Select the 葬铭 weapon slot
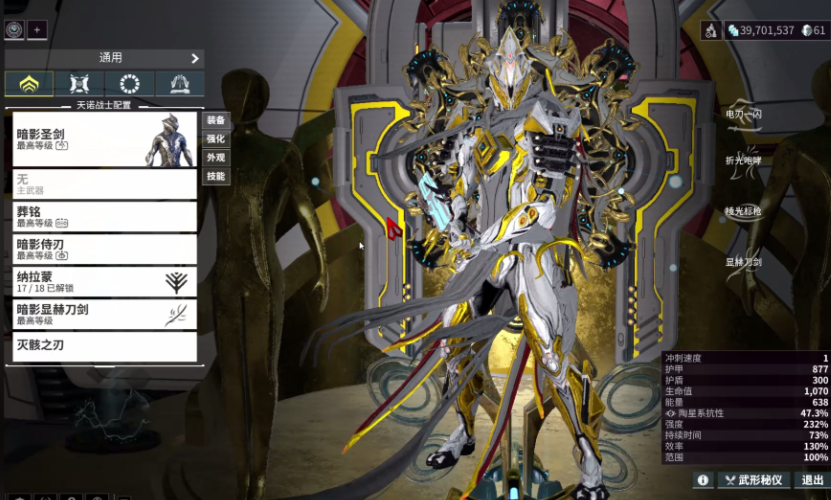 pyautogui.click(x=105, y=216)
